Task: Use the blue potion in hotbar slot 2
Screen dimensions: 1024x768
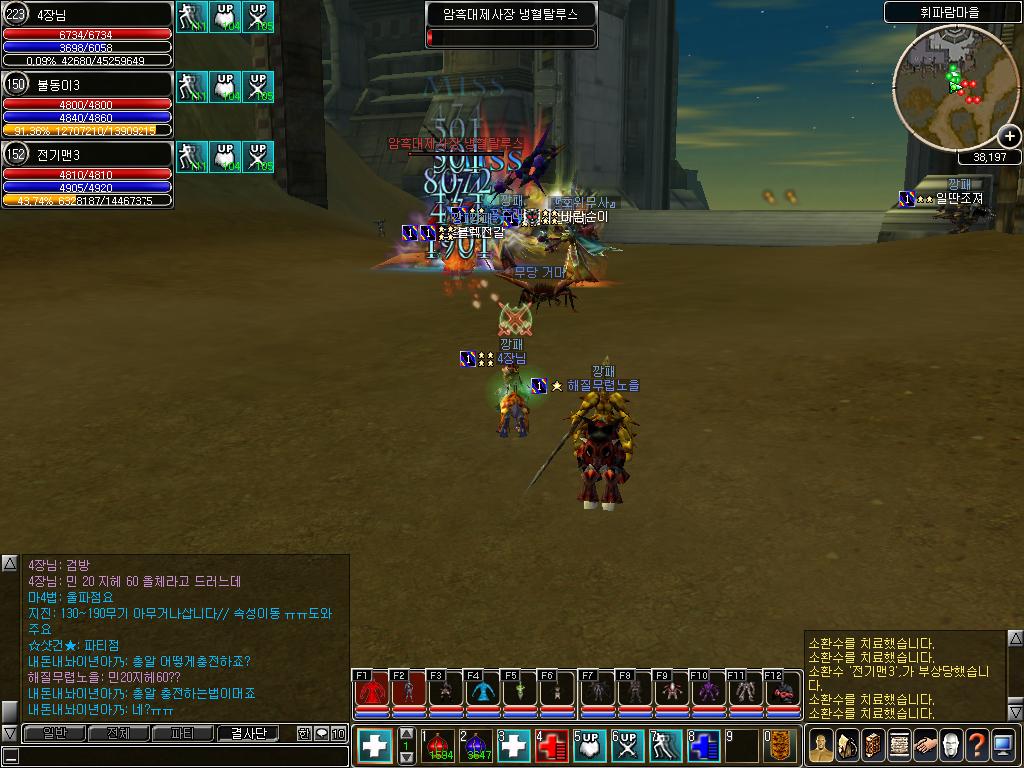Action: click(477, 746)
